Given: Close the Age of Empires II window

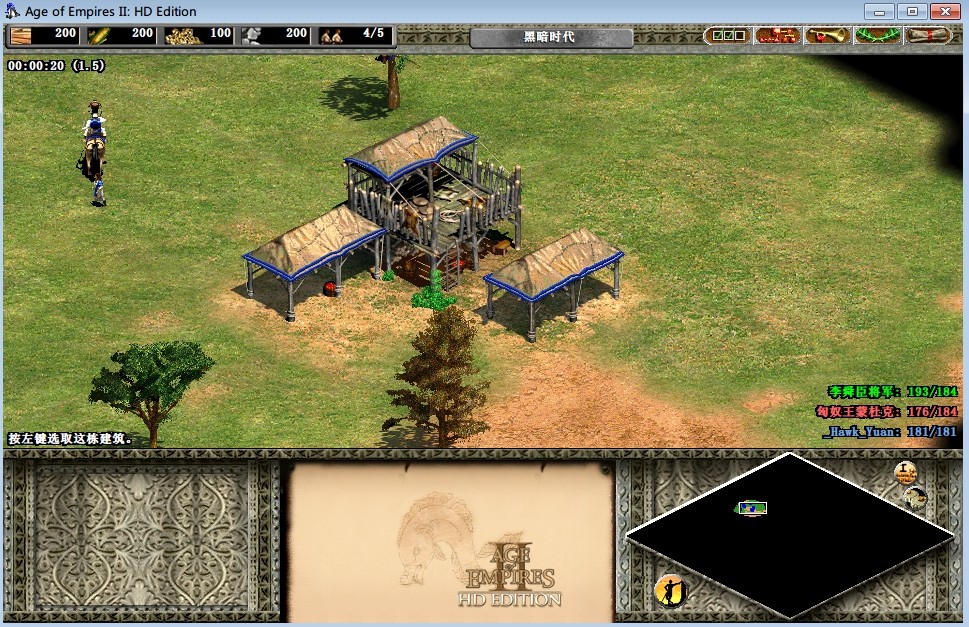Looking at the screenshot, I should pyautogui.click(x=943, y=11).
